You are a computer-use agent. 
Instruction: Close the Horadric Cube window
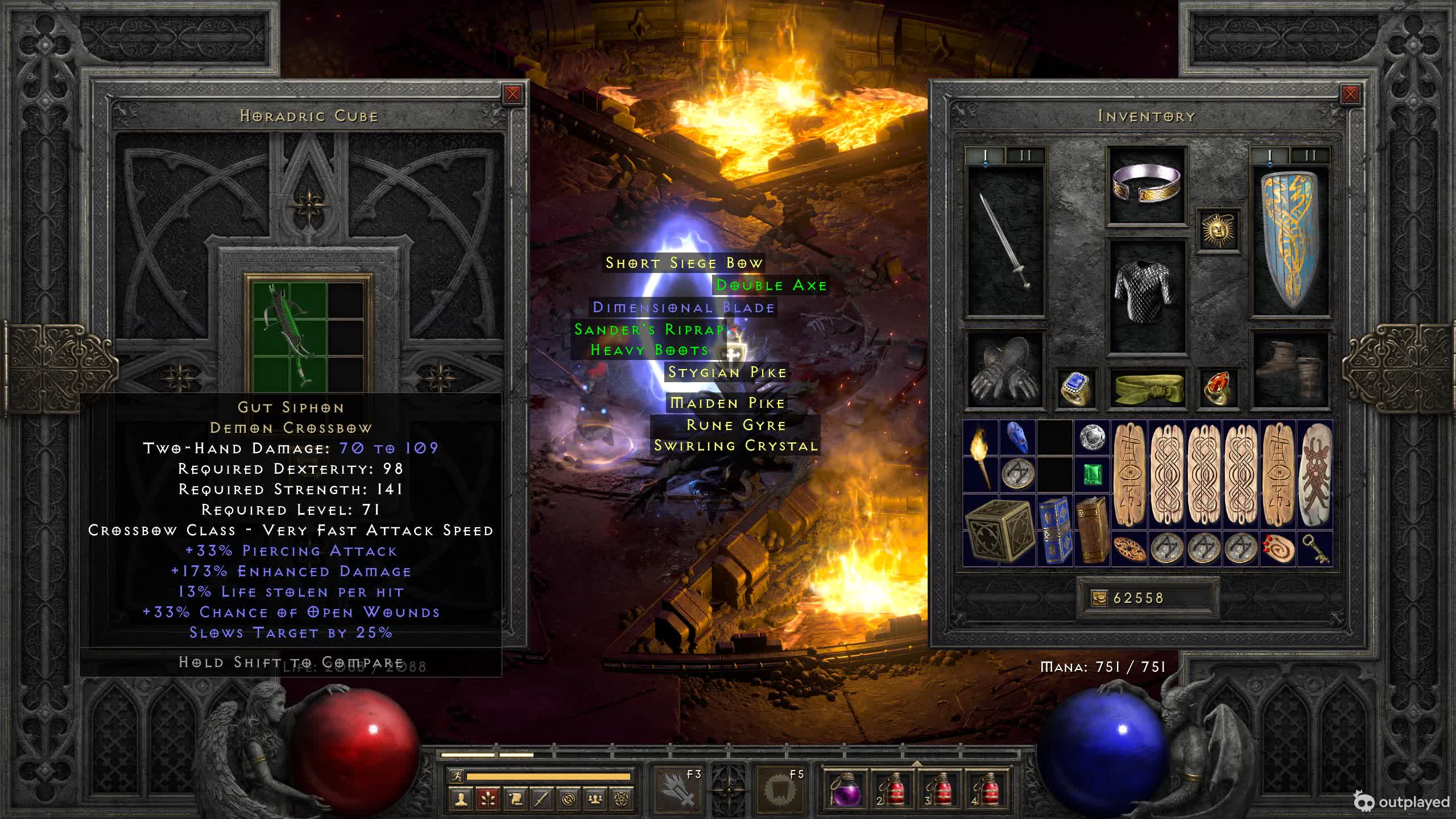click(x=512, y=94)
